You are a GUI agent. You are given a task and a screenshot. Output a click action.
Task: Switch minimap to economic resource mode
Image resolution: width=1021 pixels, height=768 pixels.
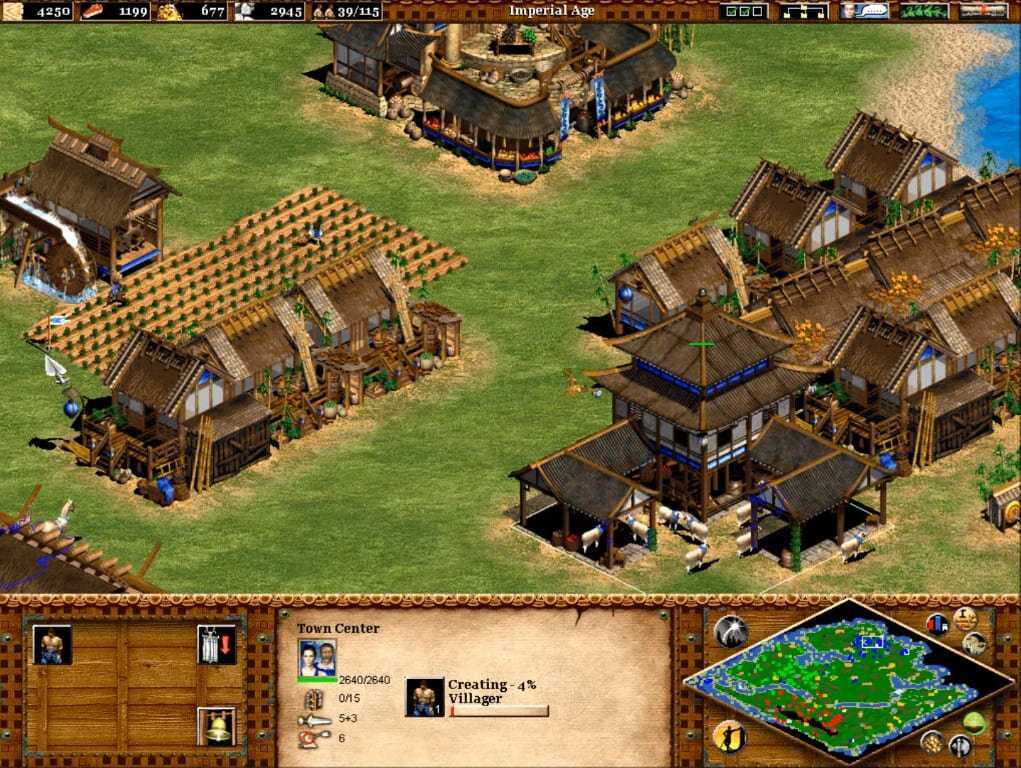click(931, 741)
